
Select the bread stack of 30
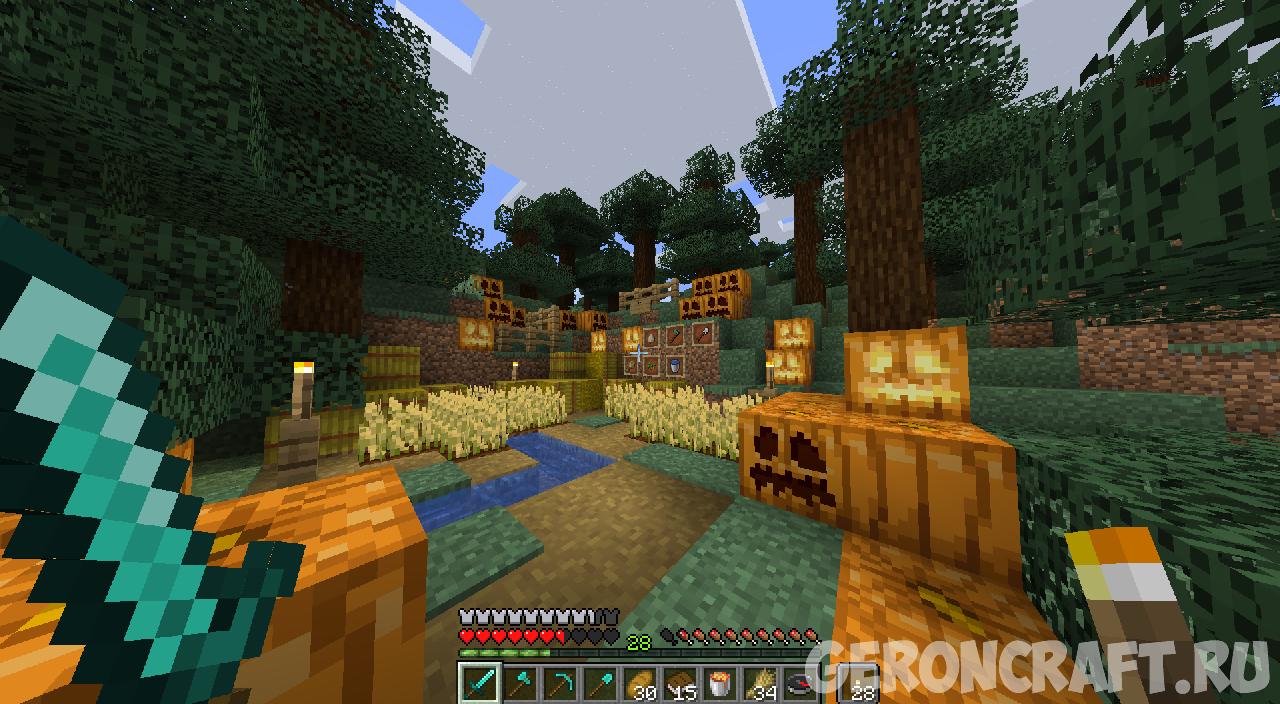tap(638, 683)
